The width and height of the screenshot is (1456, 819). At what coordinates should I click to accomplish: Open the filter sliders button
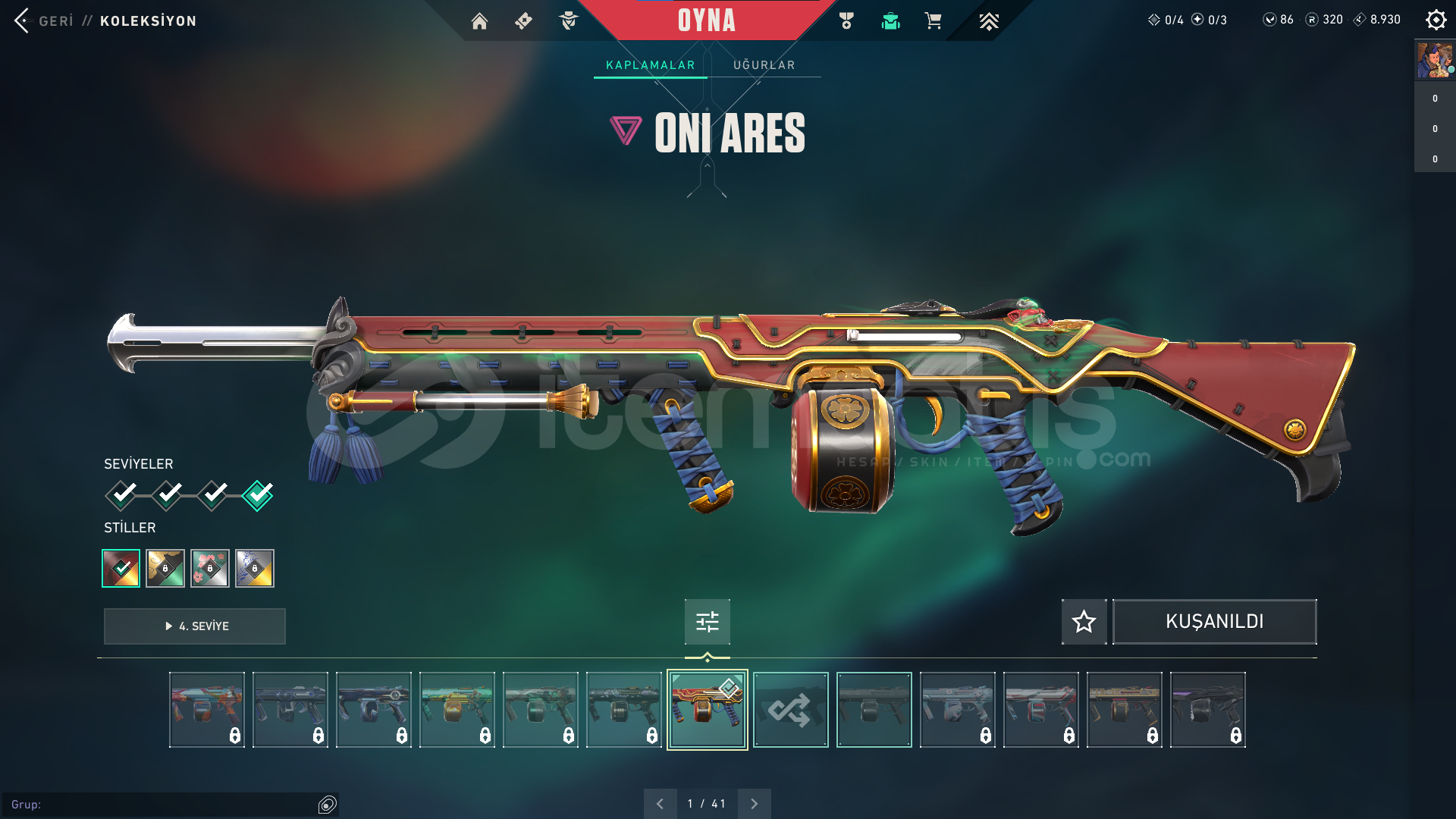coord(707,622)
